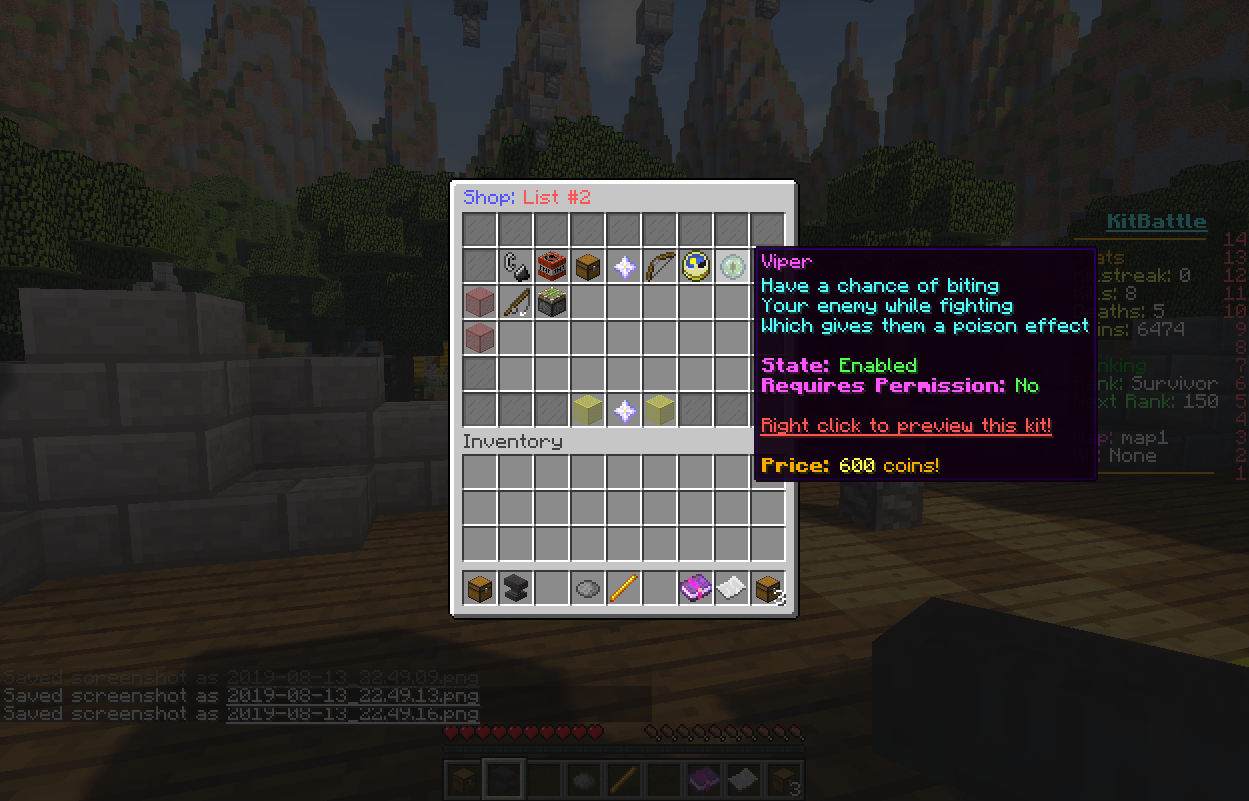Select the grass-topped block kit icon
Viewport: 1249px width, 801px height.
(552, 302)
